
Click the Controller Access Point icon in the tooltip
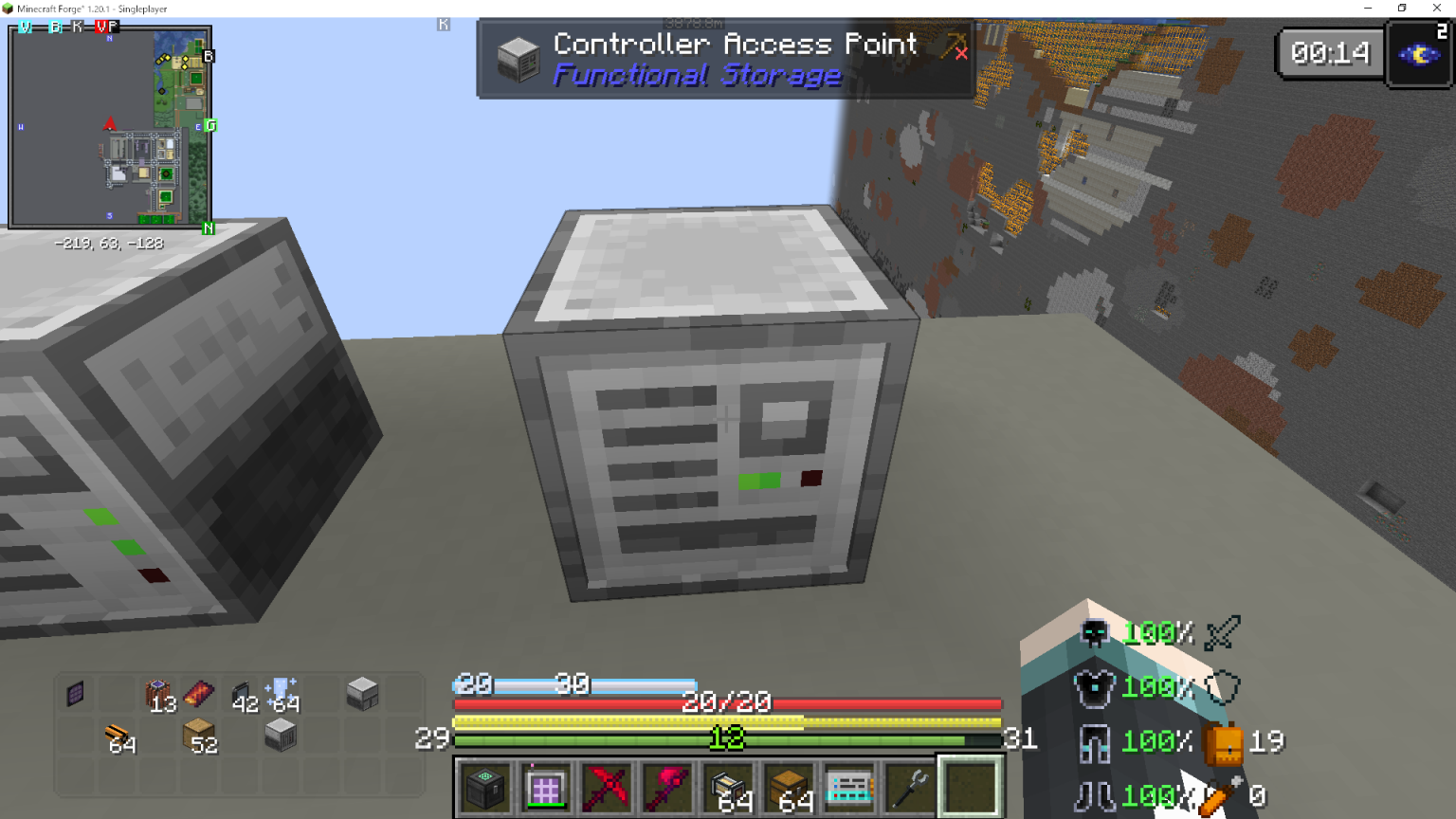pyautogui.click(x=518, y=59)
